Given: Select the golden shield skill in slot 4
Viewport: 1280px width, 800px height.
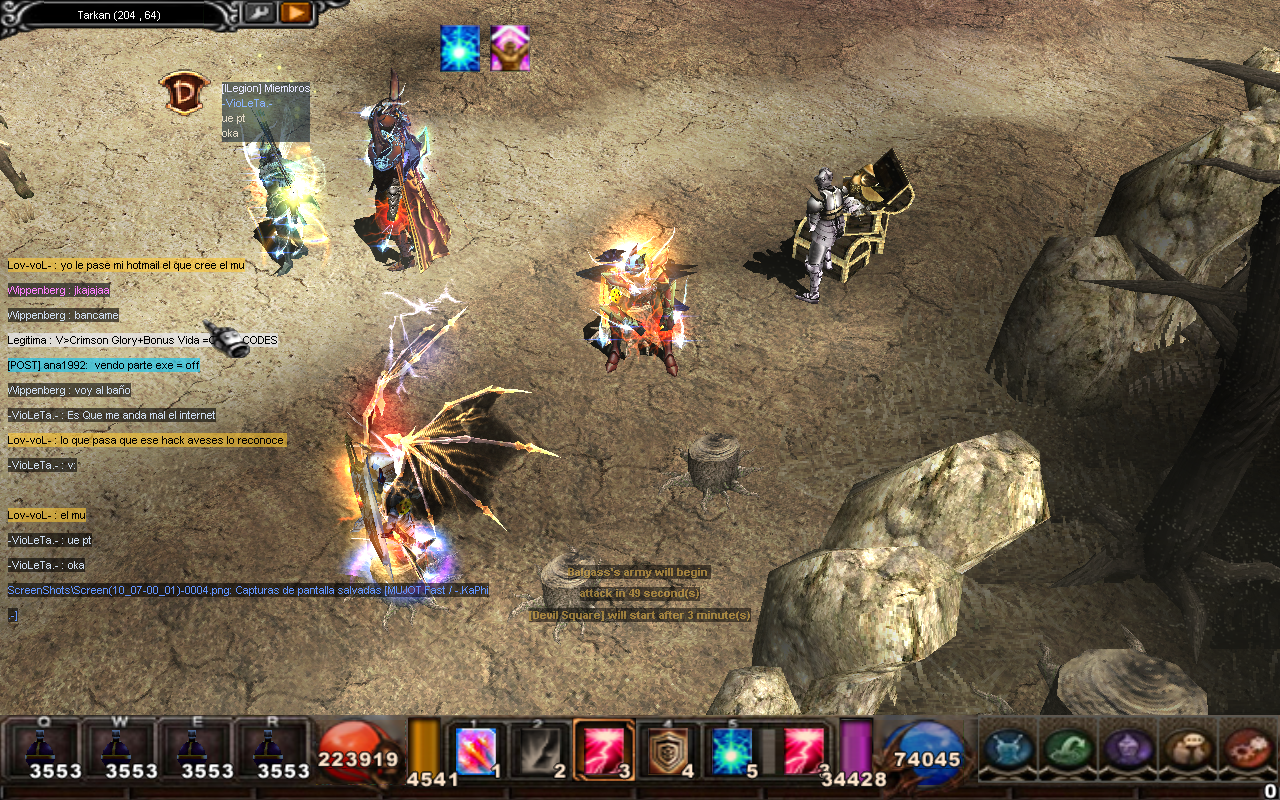Looking at the screenshot, I should pyautogui.click(x=667, y=750).
